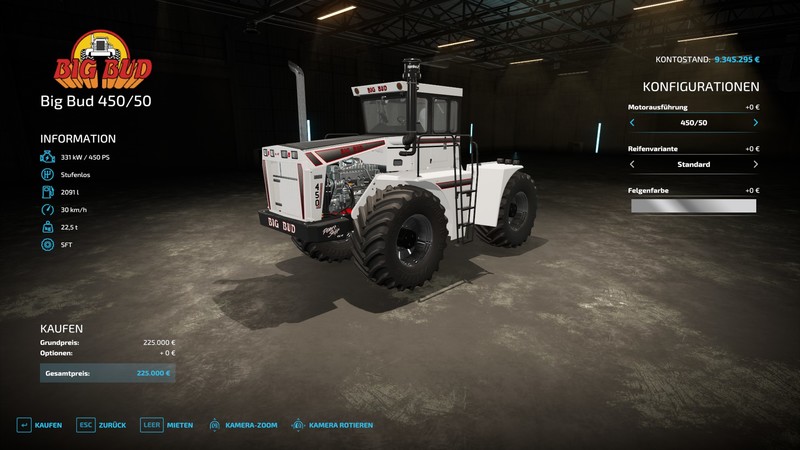Go back with Zurück
800x450 pixels.
pos(102,425)
